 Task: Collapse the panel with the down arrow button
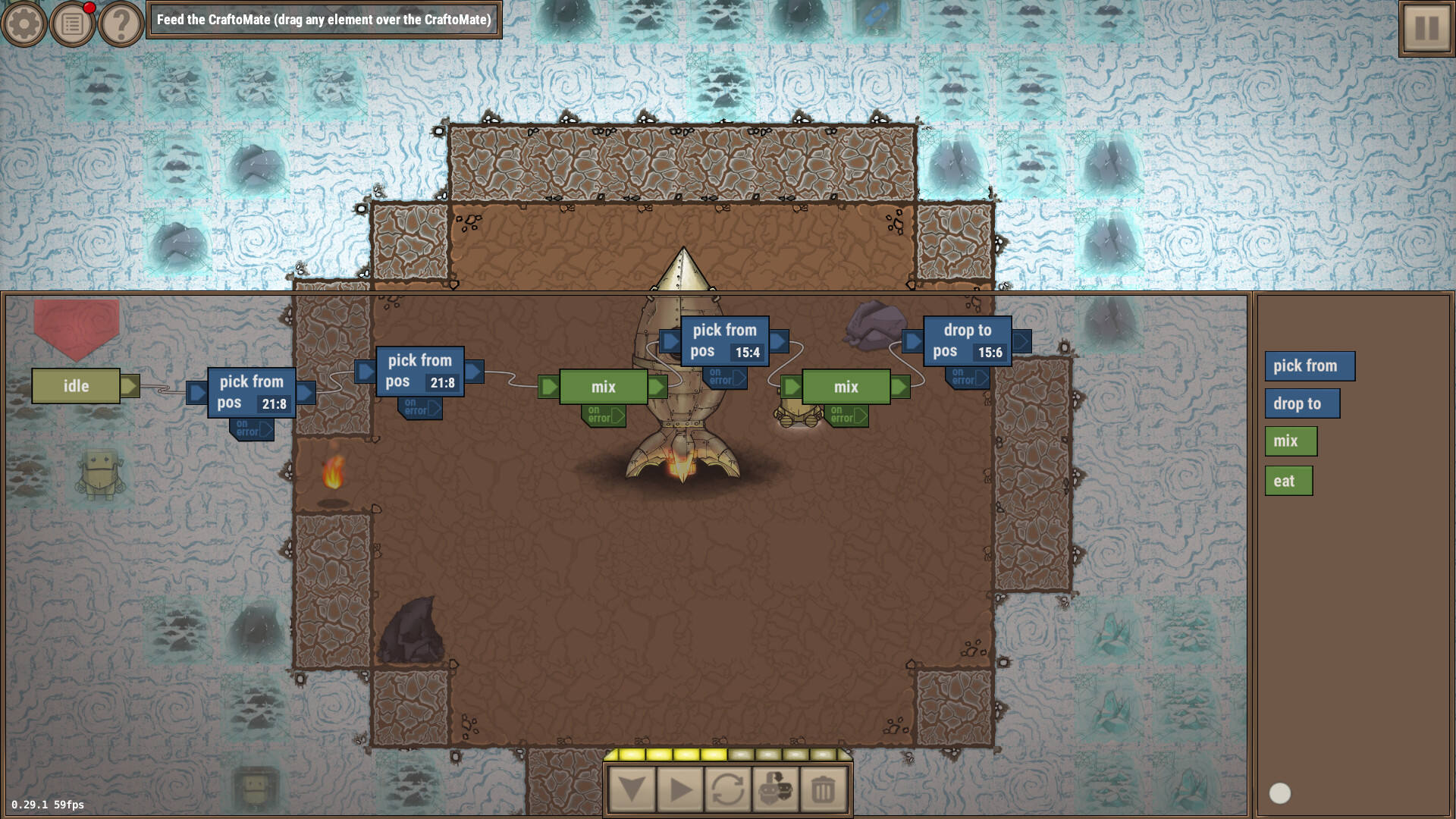click(x=632, y=790)
